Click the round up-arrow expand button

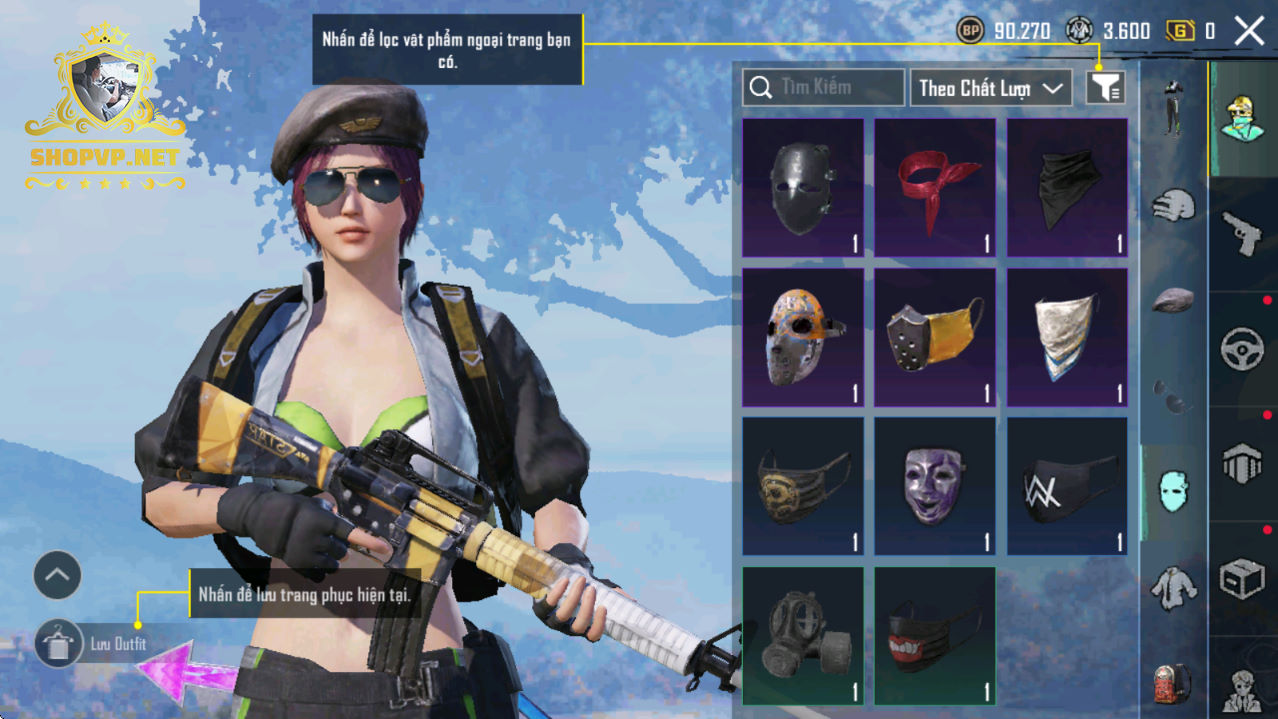(57, 575)
